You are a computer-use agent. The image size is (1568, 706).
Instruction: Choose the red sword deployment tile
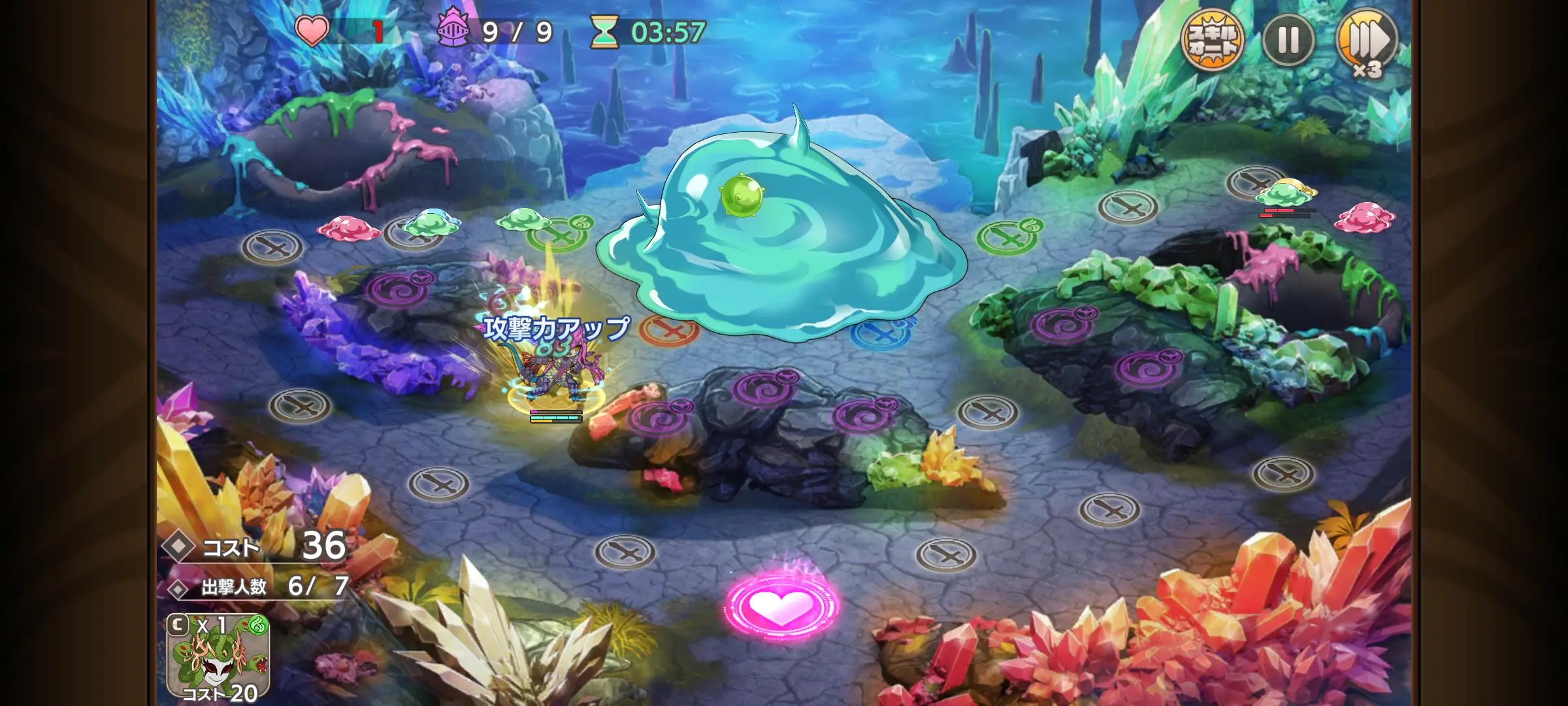coord(668,331)
